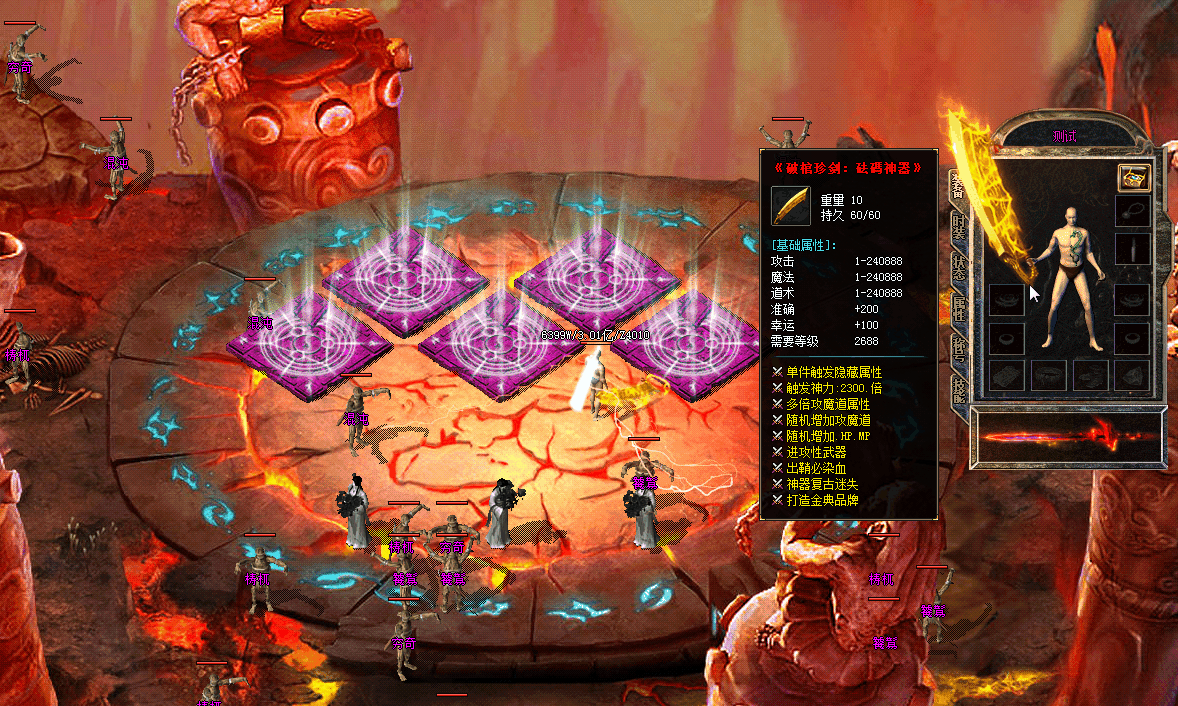
Task: Open the 时装 fashion tab
Action: pyautogui.click(x=958, y=226)
